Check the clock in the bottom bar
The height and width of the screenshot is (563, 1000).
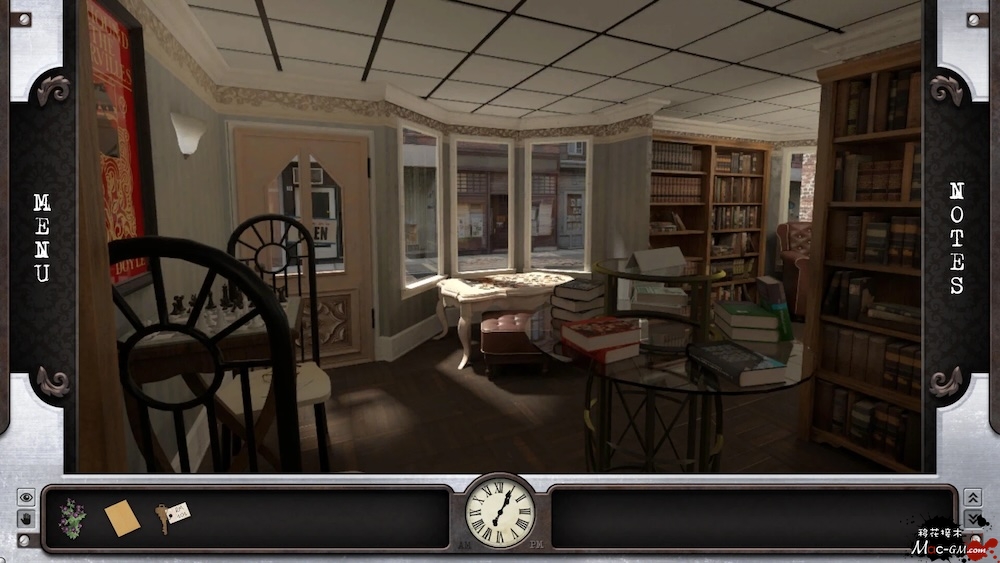pyautogui.click(x=500, y=511)
